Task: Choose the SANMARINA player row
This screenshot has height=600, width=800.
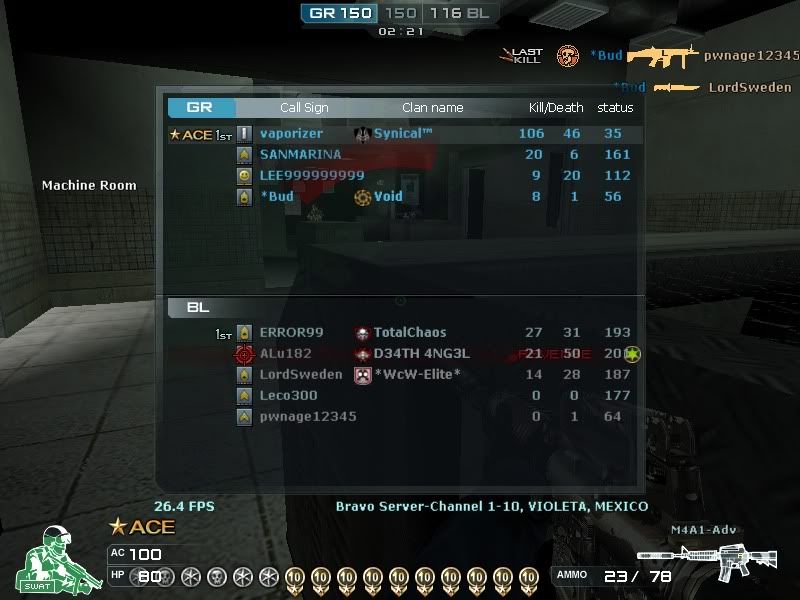Action: 400,155
